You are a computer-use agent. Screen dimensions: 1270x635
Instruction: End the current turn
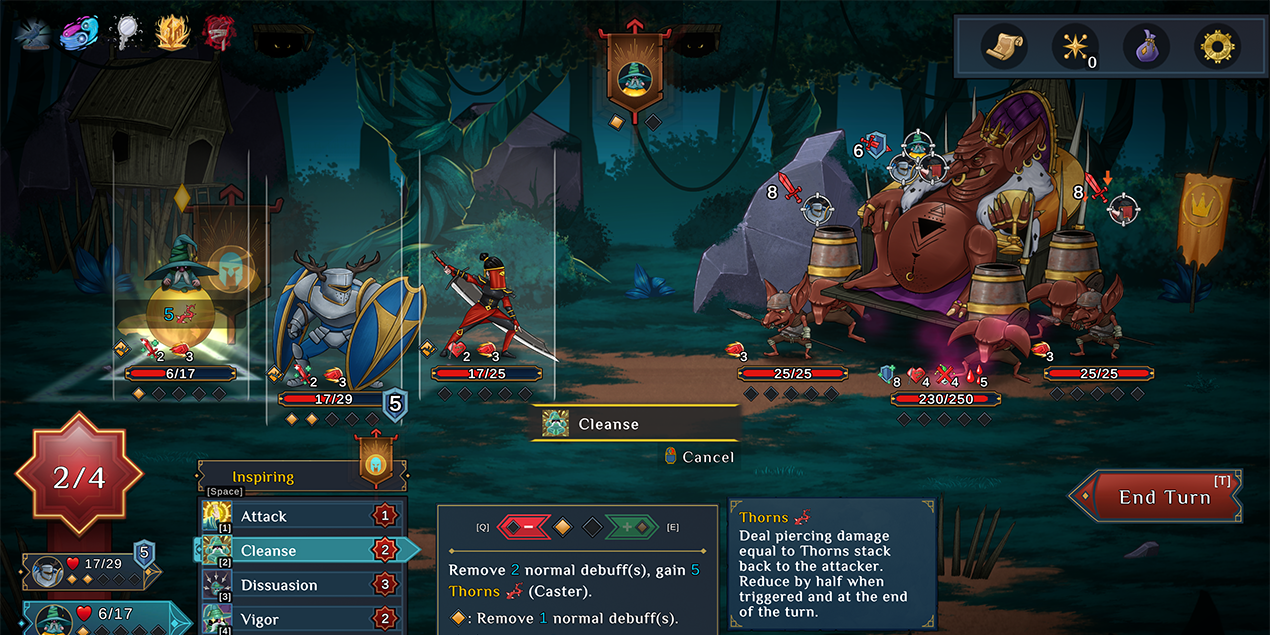pyautogui.click(x=1163, y=497)
